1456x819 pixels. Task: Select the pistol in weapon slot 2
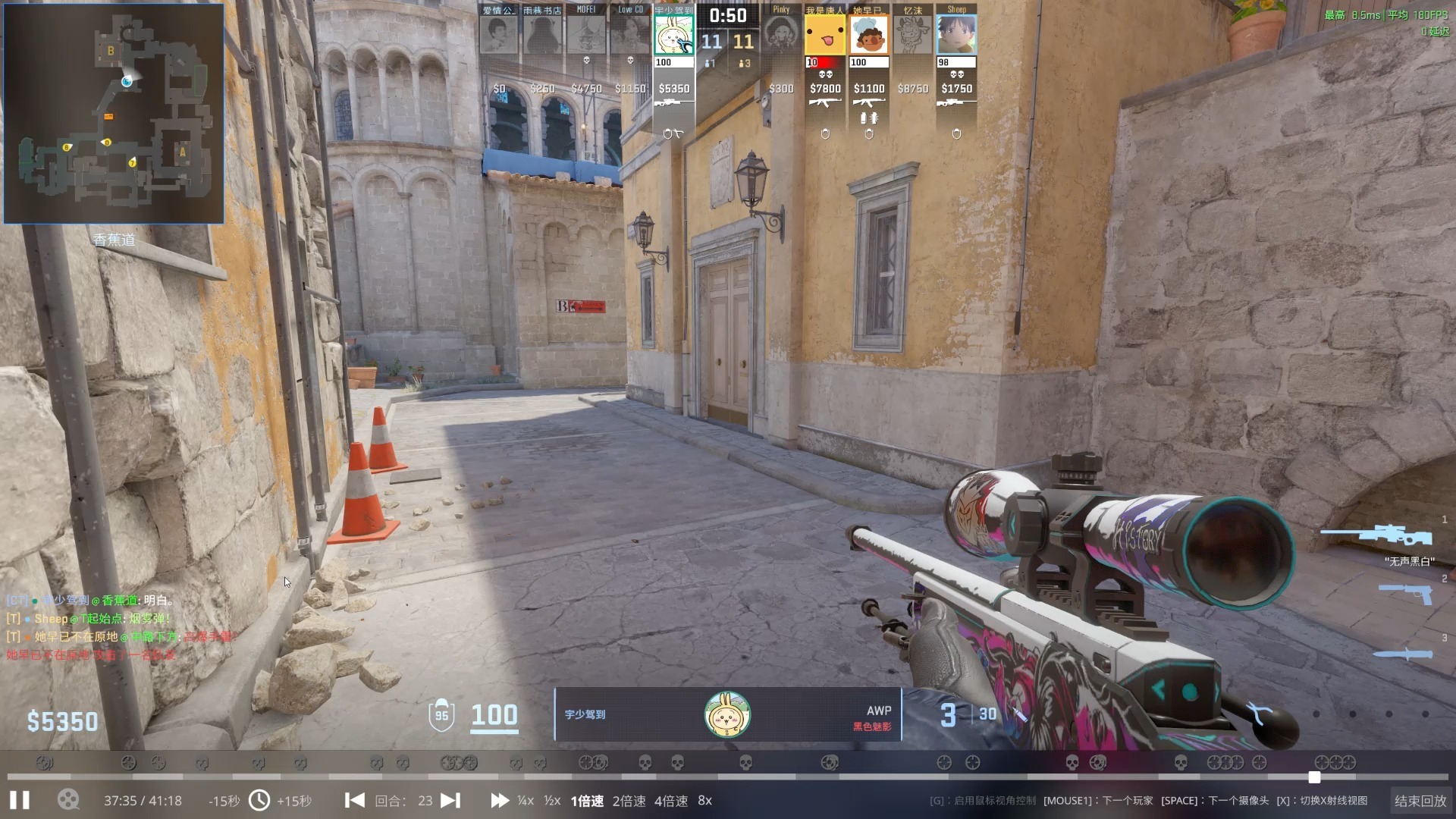coord(1405,593)
